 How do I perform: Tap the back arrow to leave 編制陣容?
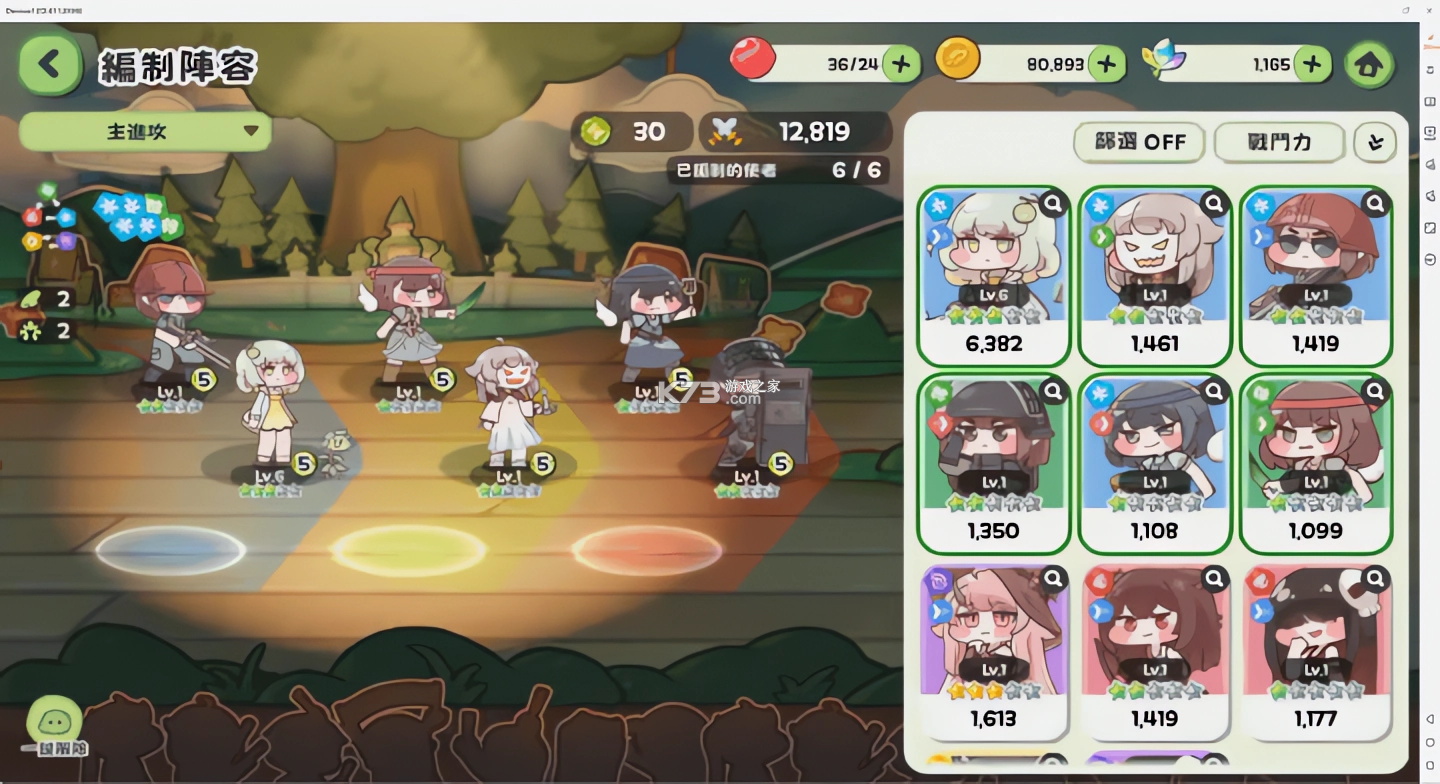pyautogui.click(x=48, y=64)
